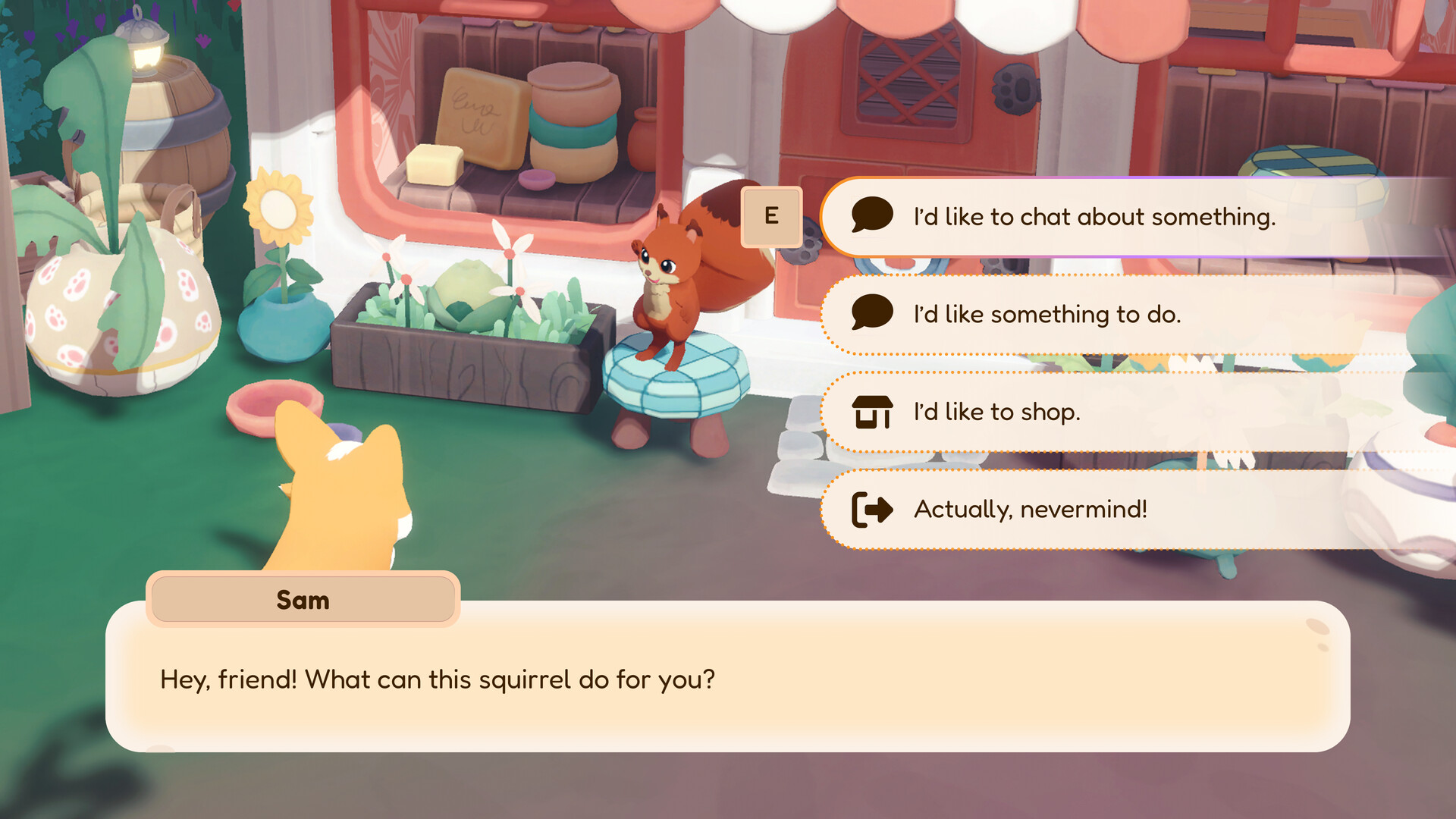This screenshot has width=1456, height=819.
Task: Click the Sam name label
Action: point(303,600)
